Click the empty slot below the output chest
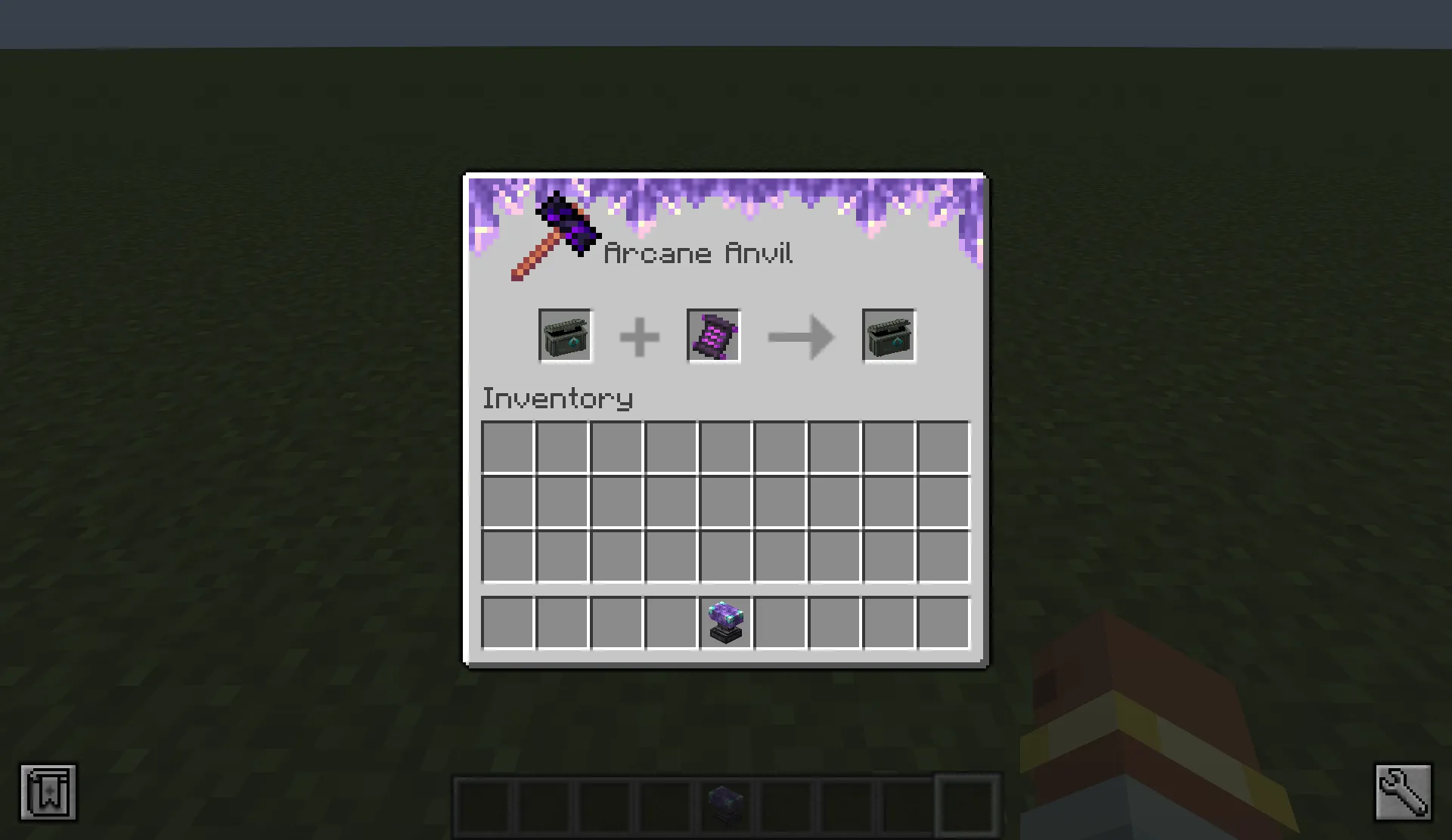This screenshot has height=840, width=1452. 889,447
